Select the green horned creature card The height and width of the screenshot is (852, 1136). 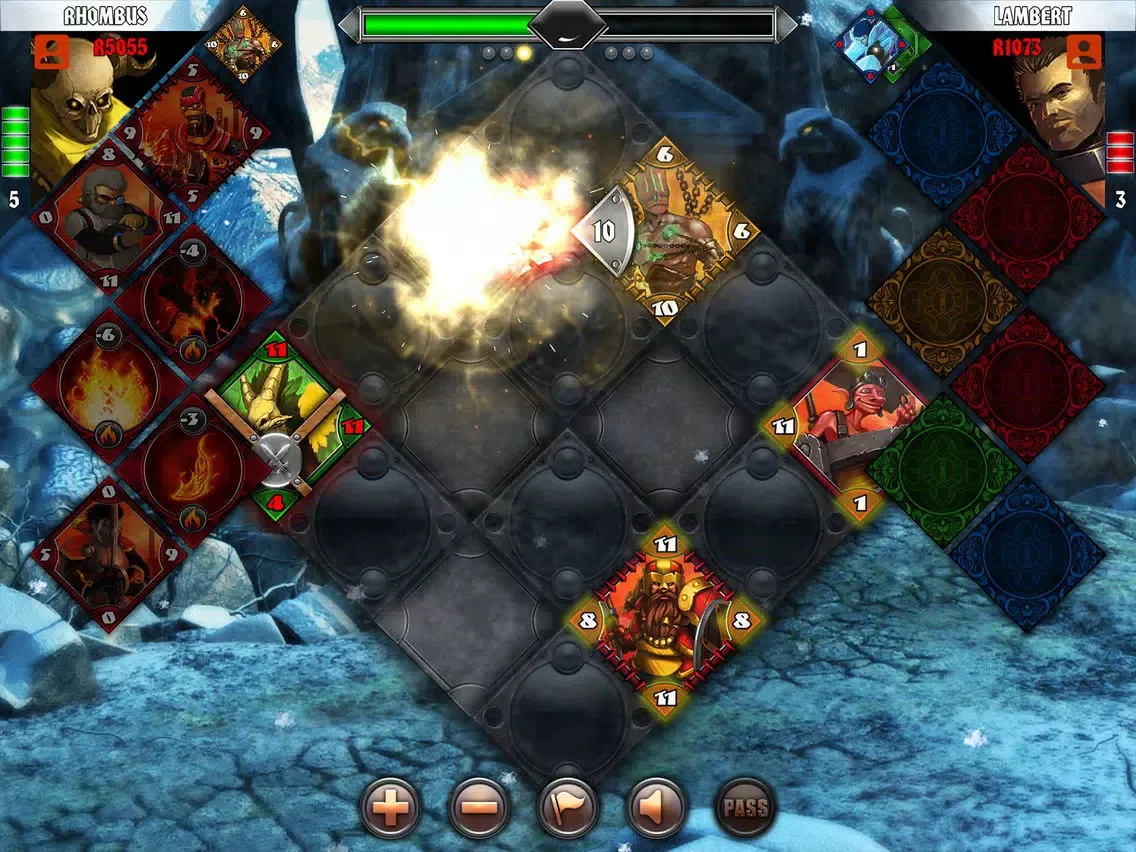[290, 412]
